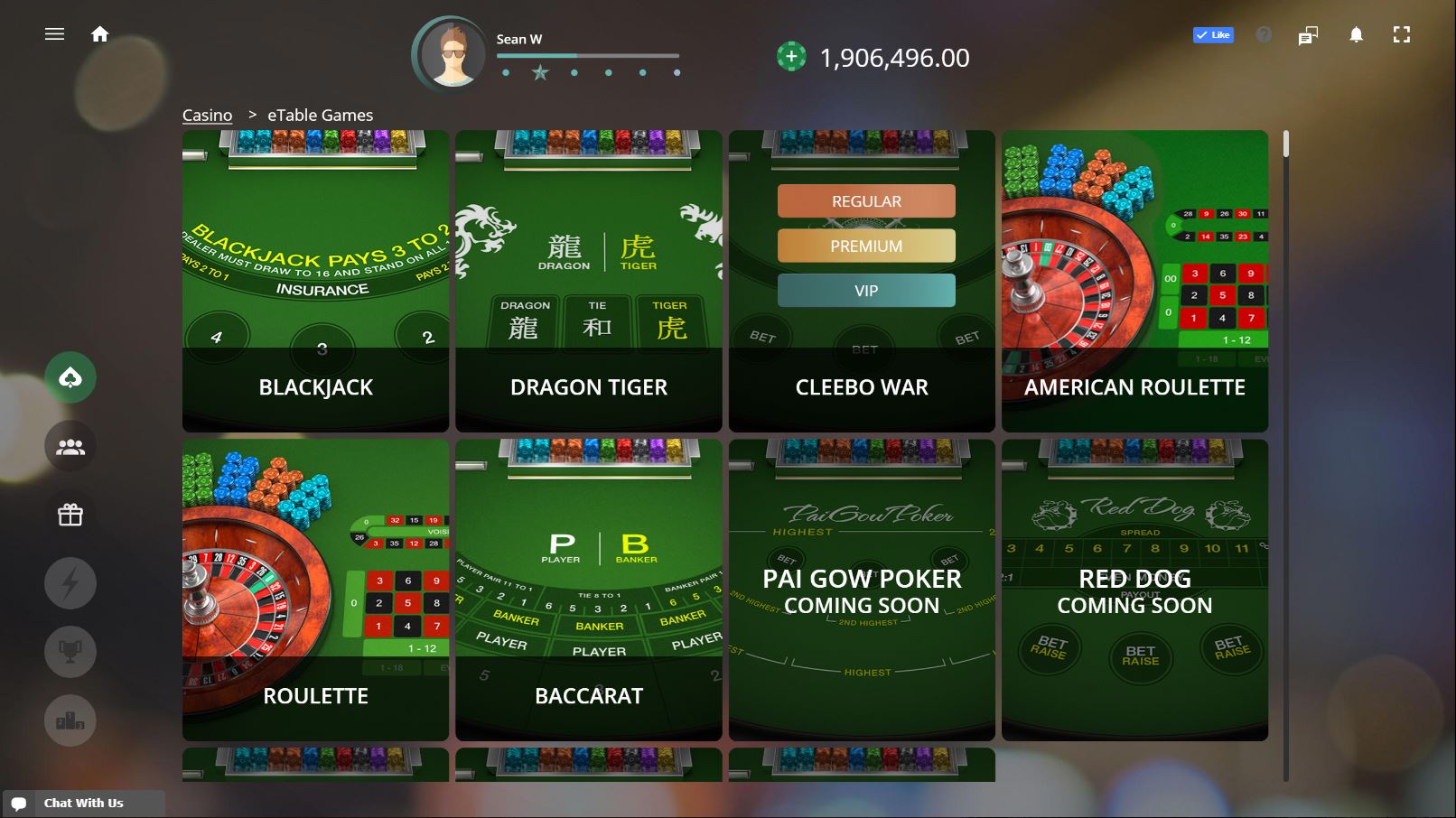The height and width of the screenshot is (818, 1456).
Task: Enter fullscreen using the expand icon
Action: point(1403,33)
